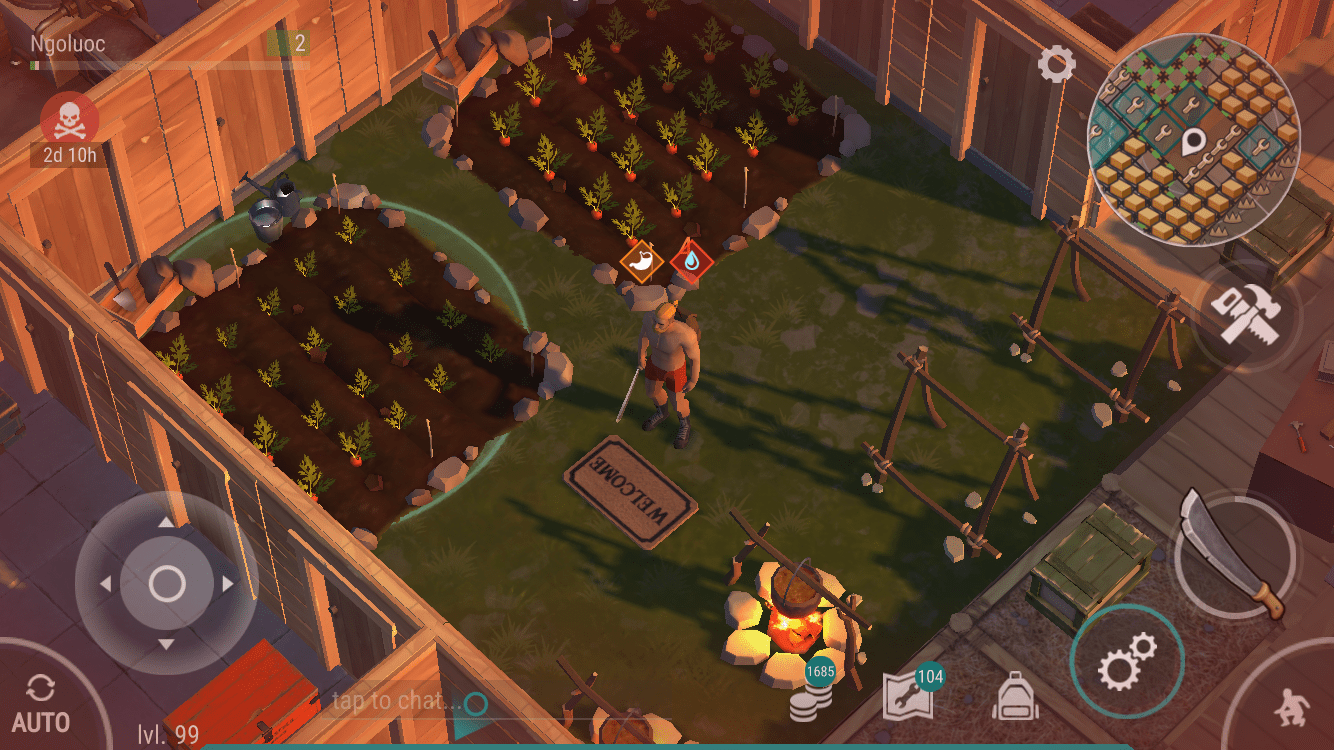Open the settings gear icon
Viewport: 1334px width, 750px height.
coord(1056,65)
